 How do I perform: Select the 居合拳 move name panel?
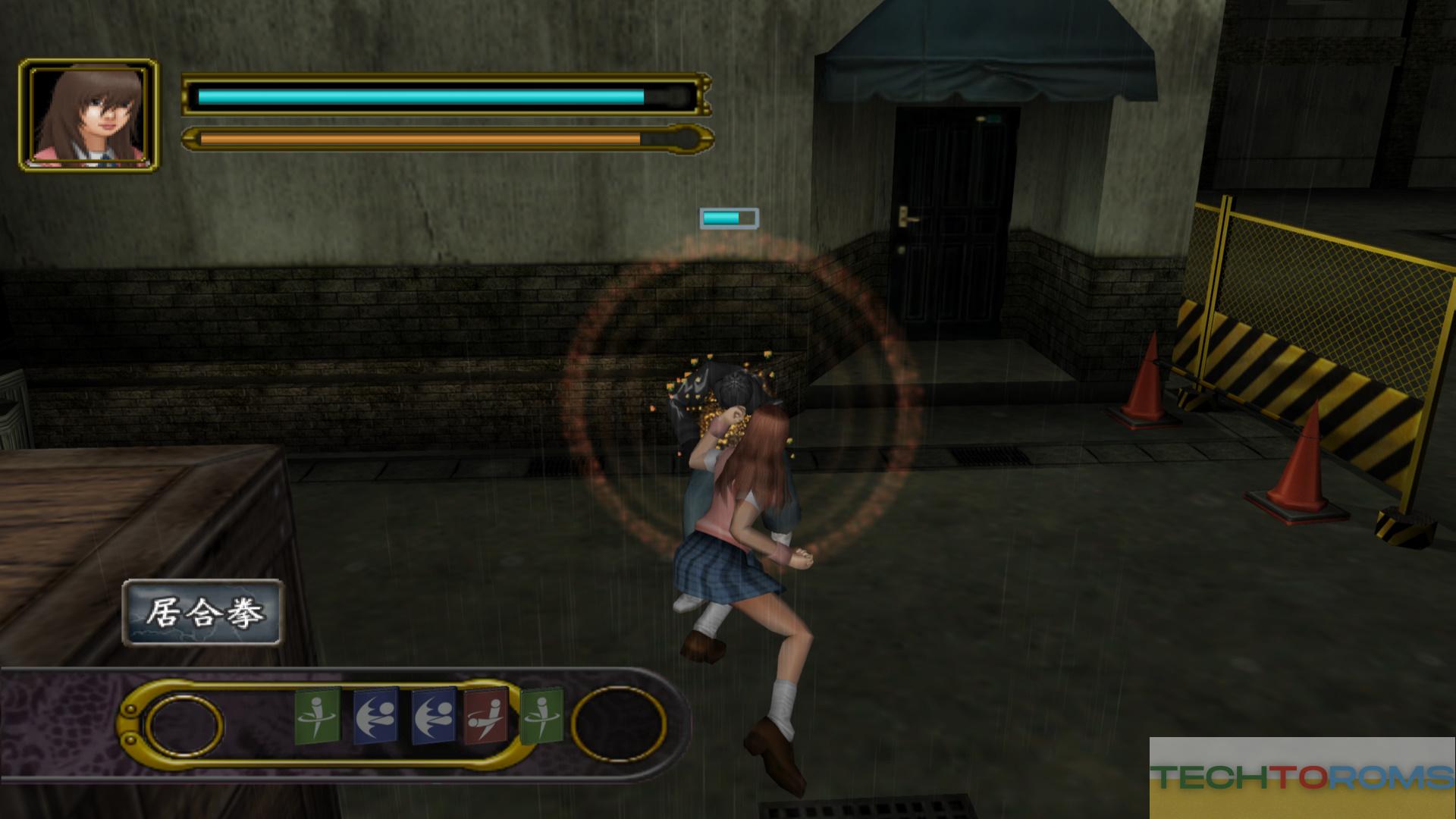tap(203, 613)
